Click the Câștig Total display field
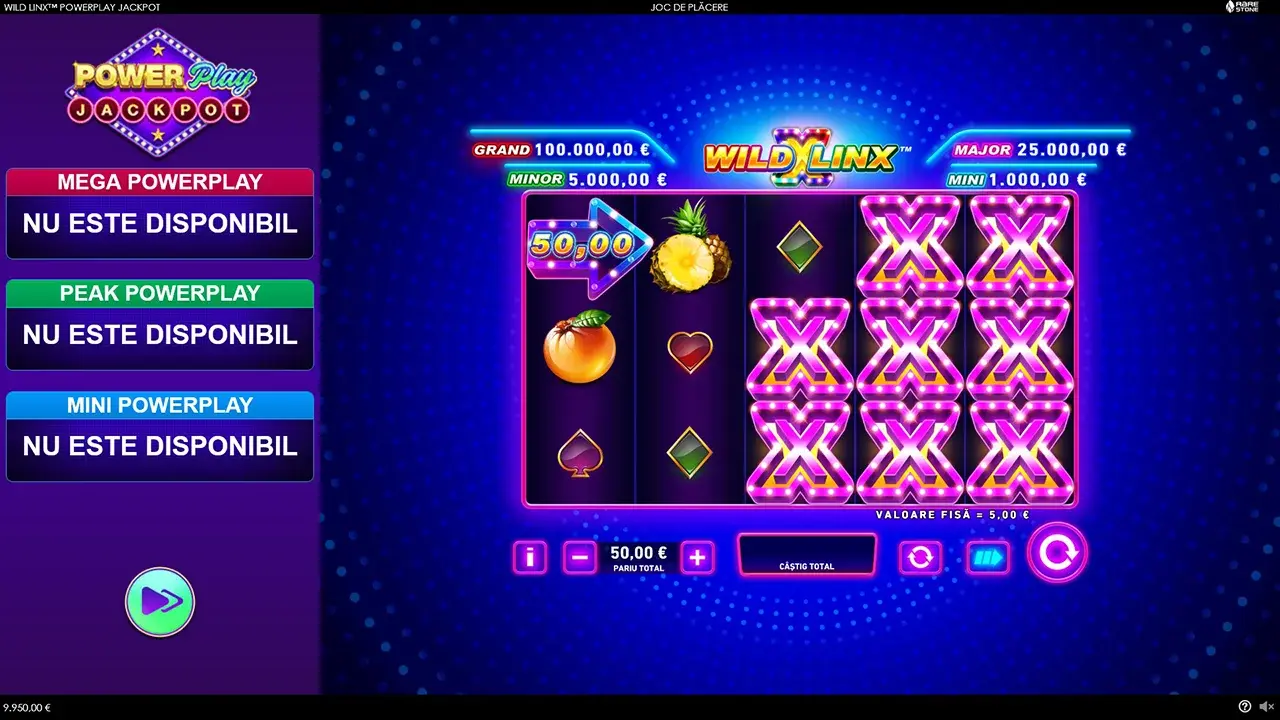The image size is (1280, 720). 807,556
